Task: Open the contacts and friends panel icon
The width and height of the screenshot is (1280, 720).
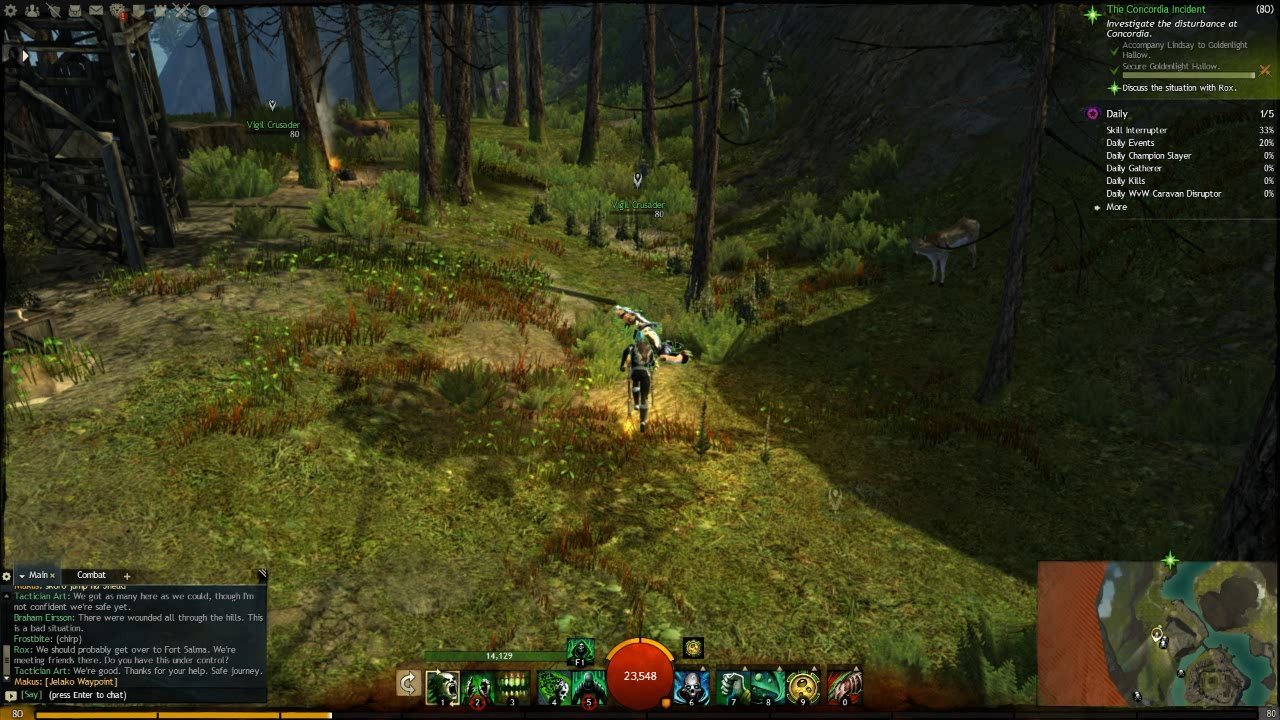Action: pyautogui.click(x=32, y=11)
